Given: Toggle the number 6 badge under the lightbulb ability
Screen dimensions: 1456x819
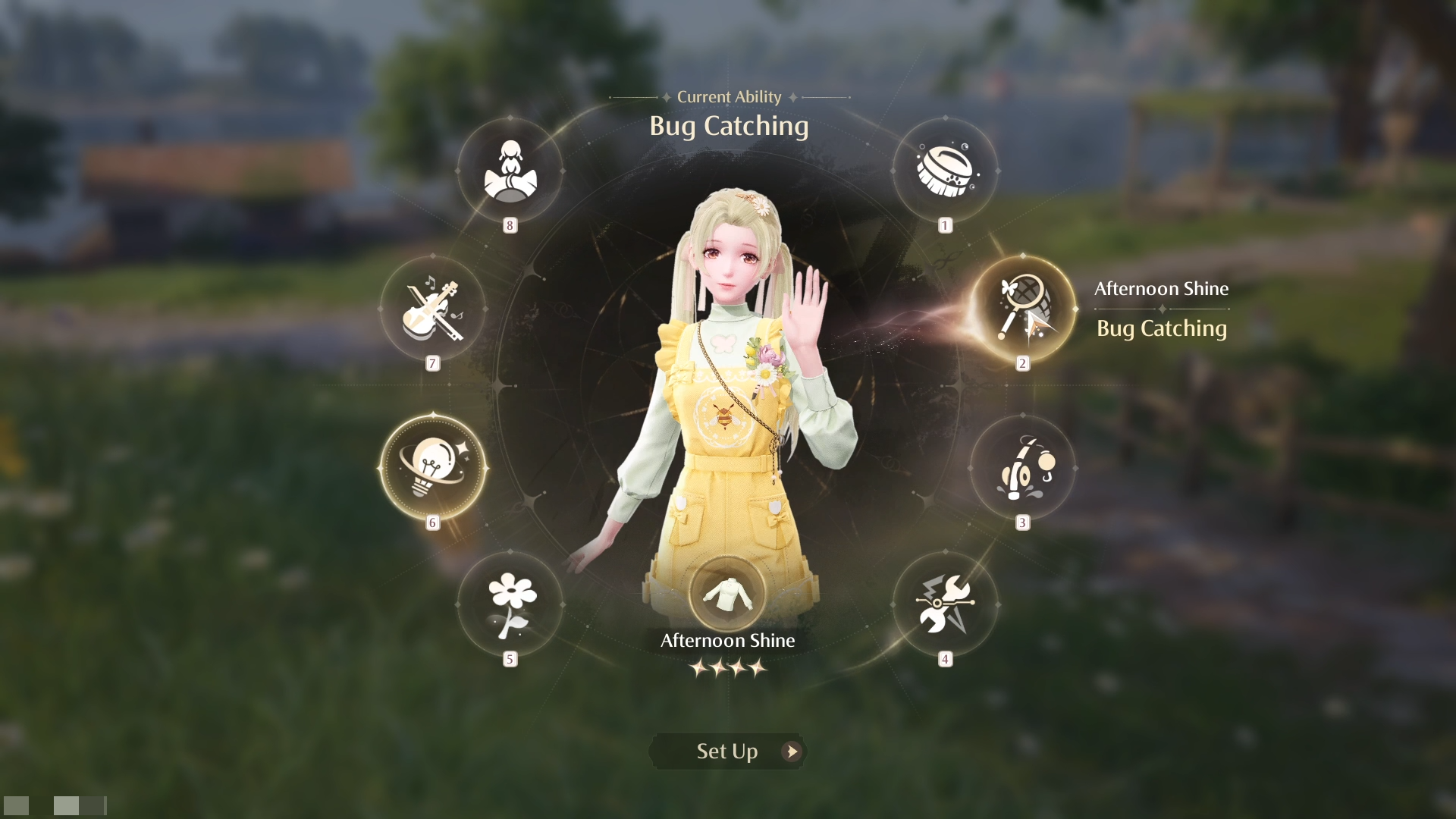Looking at the screenshot, I should 432,522.
